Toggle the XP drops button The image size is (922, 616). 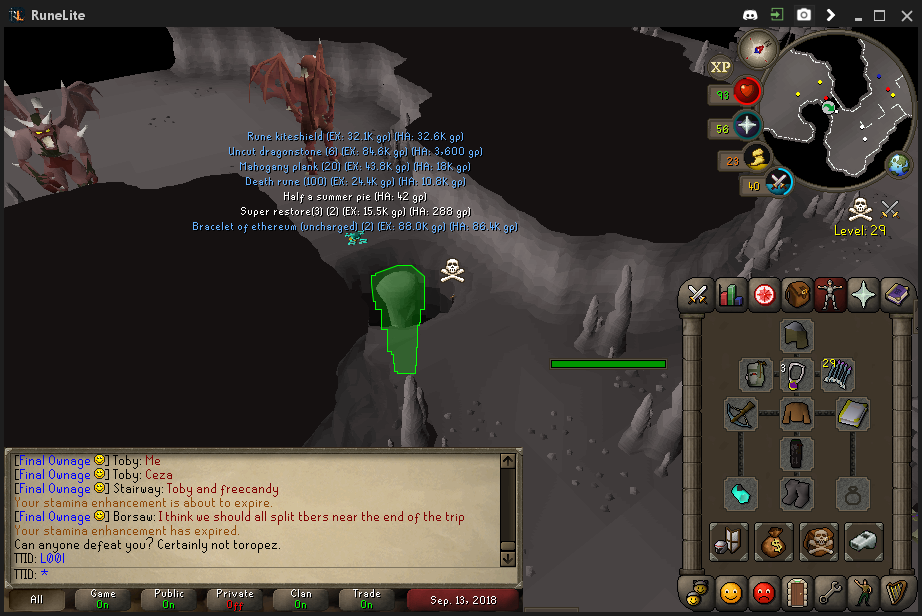coord(720,67)
